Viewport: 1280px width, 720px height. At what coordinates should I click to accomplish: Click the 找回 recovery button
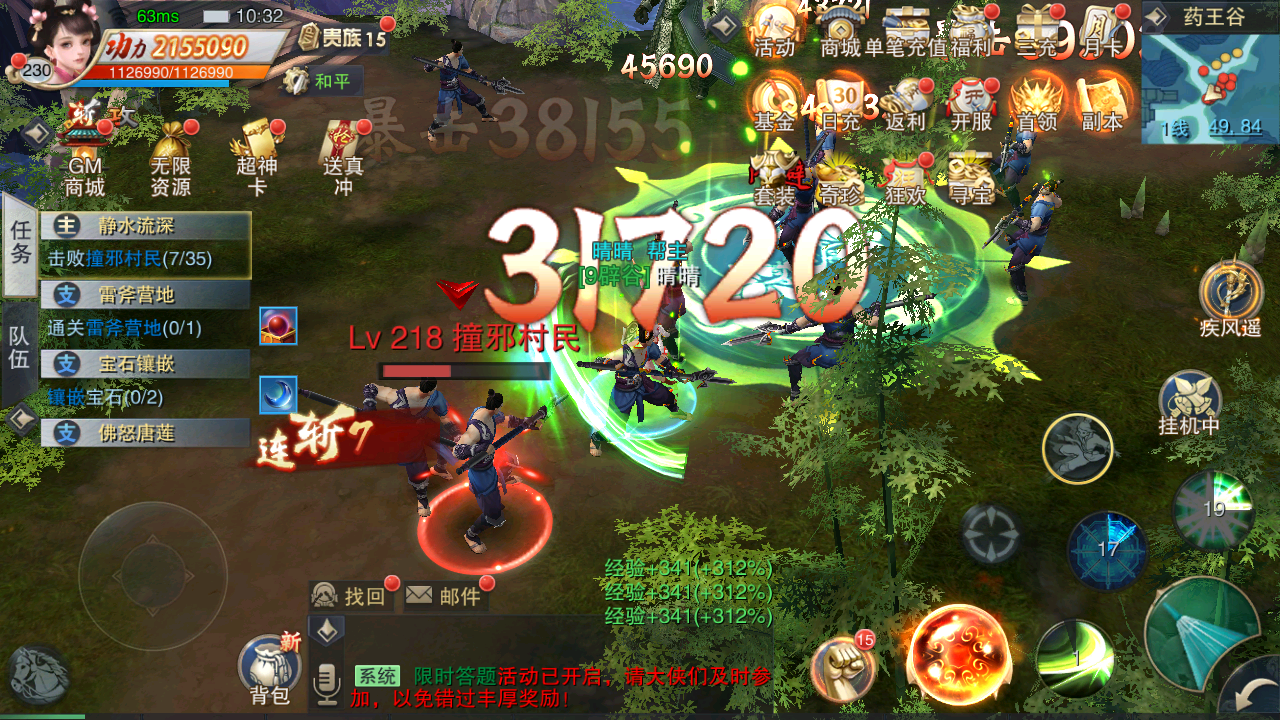click(350, 596)
